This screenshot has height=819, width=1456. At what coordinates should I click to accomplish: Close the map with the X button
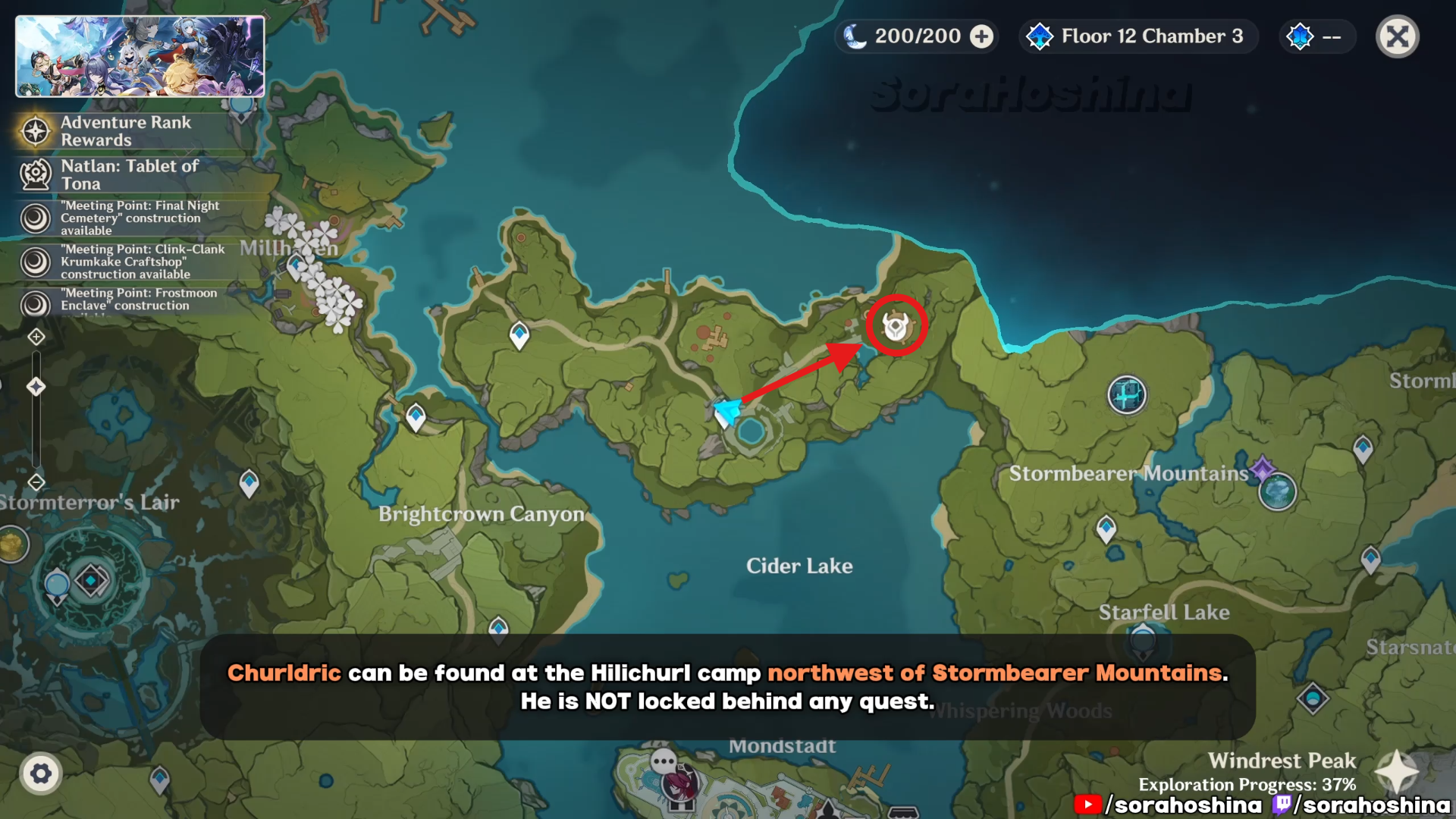[1397, 36]
